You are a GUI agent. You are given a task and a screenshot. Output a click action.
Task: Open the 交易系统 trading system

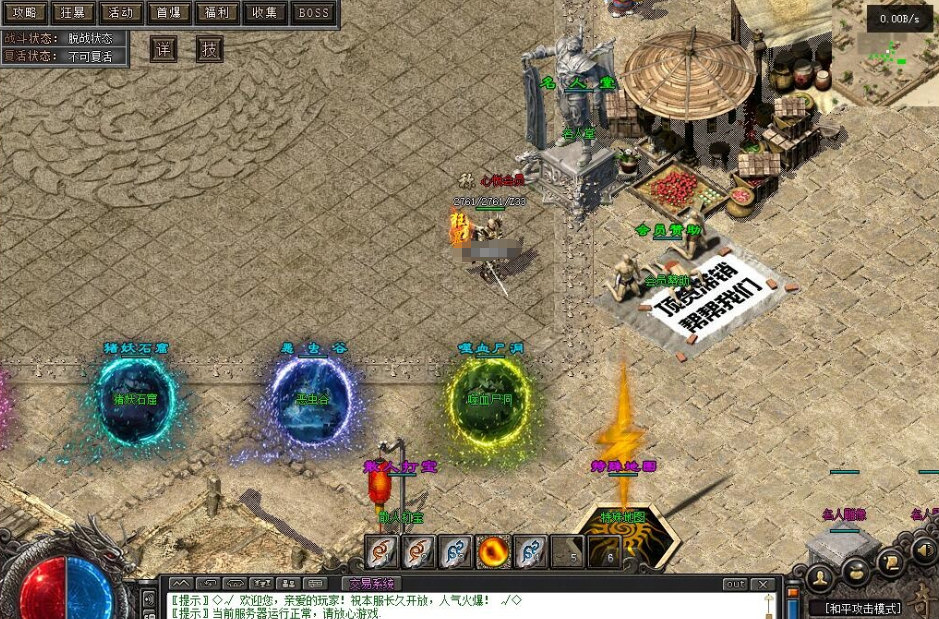point(371,583)
